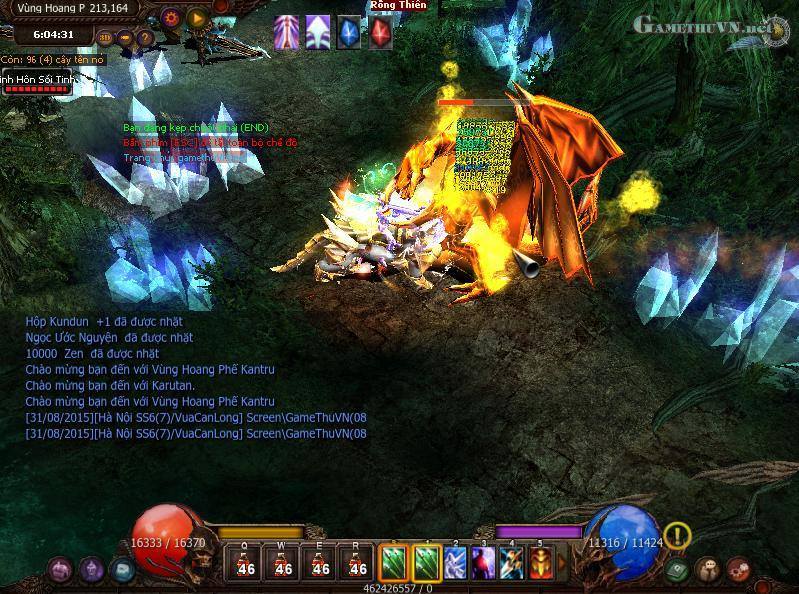Open the question mark help button
Viewport: 799px width, 594px height.
point(144,39)
